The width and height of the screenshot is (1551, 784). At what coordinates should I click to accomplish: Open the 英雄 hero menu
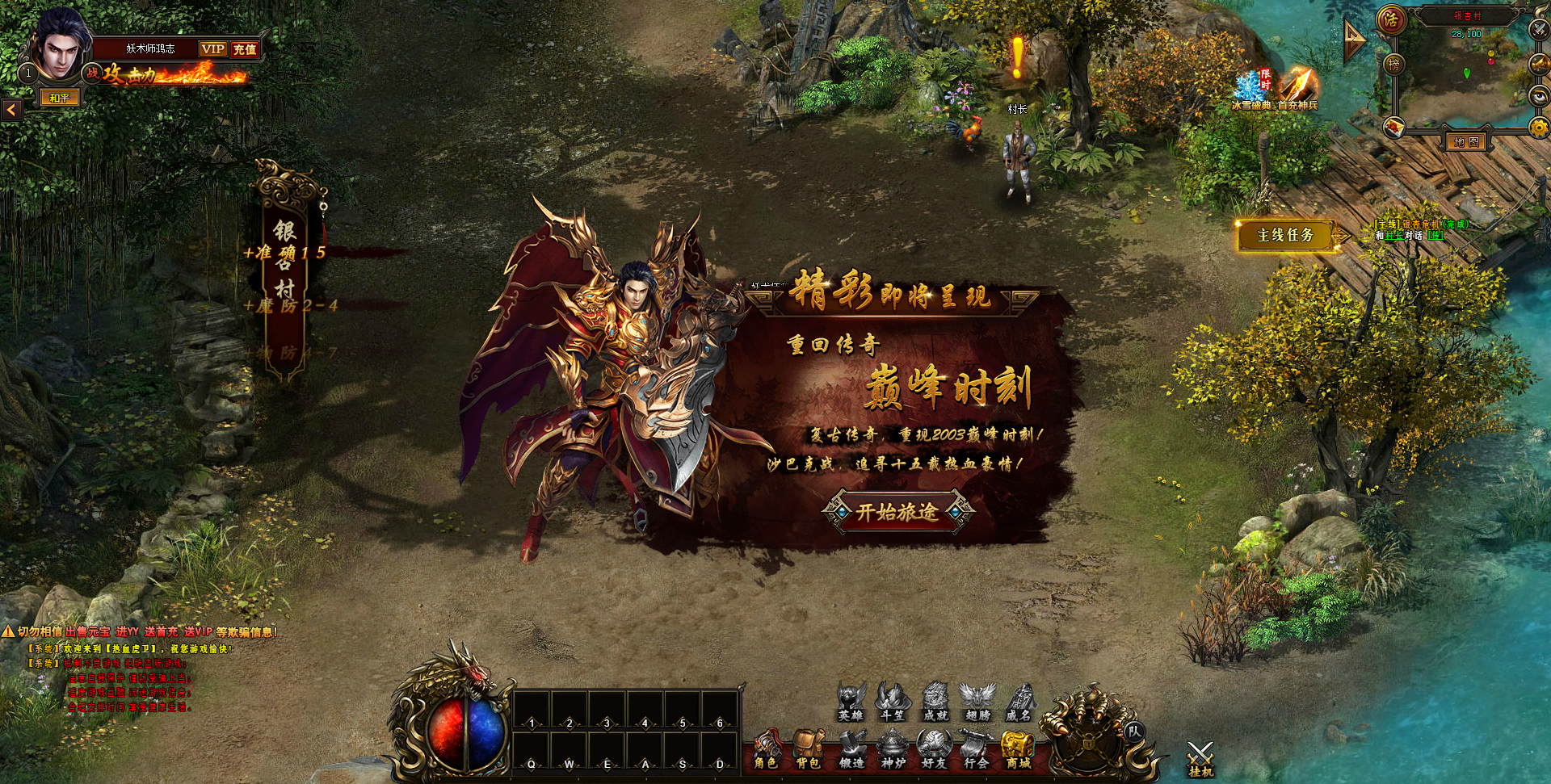click(851, 702)
